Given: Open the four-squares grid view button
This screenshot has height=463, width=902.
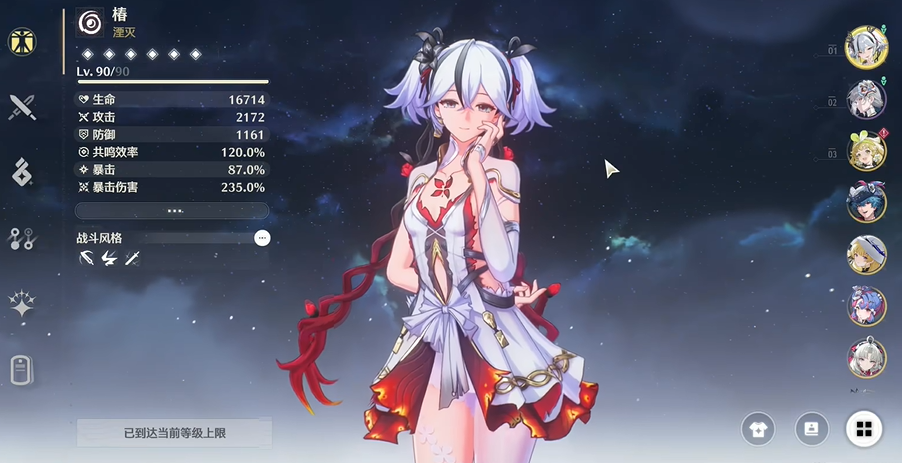Looking at the screenshot, I should [x=864, y=430].
